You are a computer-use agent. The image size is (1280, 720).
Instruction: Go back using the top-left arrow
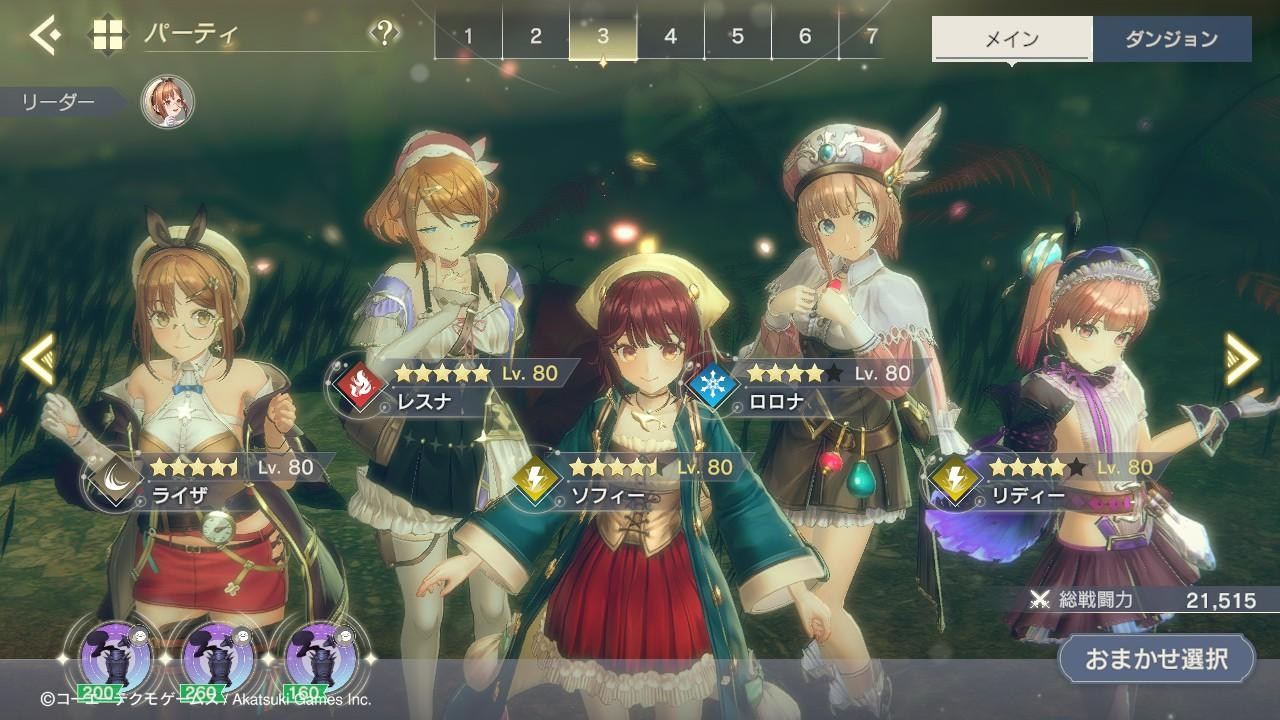[x=44, y=36]
